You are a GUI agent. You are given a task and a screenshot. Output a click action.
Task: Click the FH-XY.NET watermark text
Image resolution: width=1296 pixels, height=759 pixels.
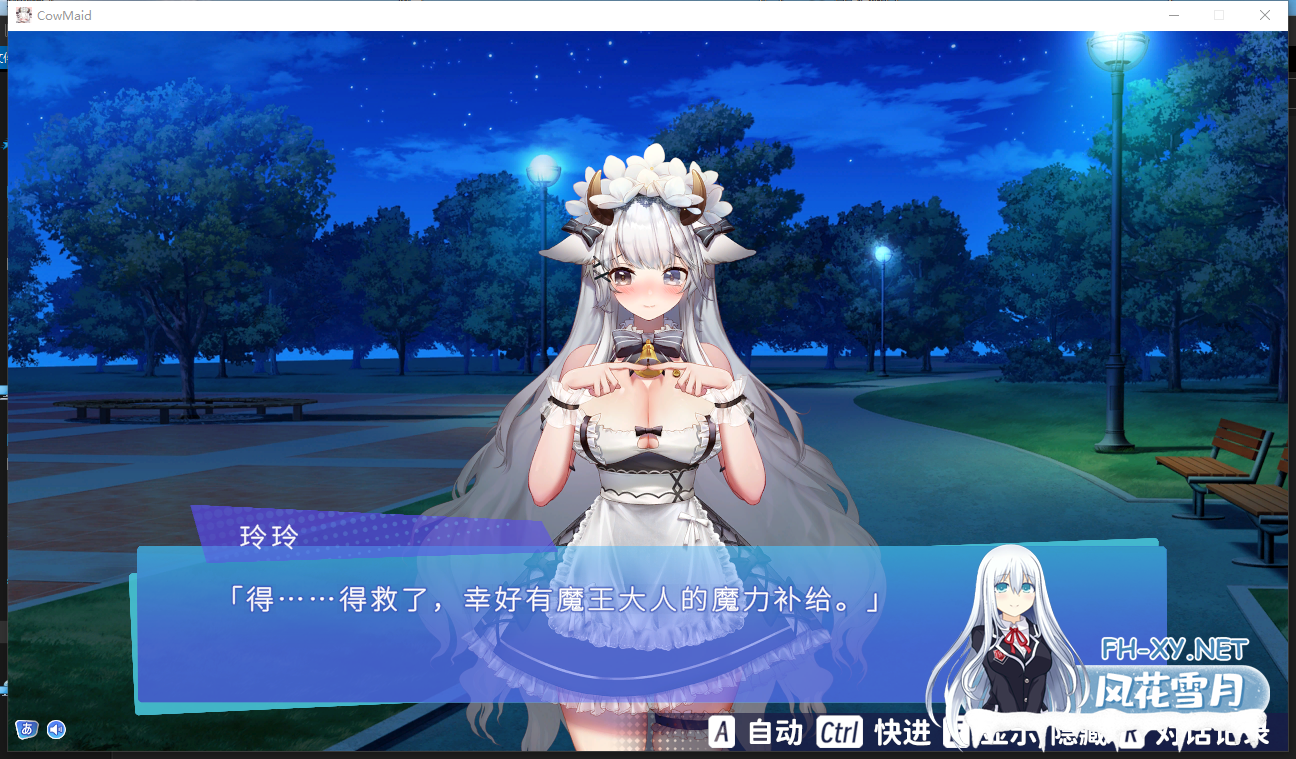[x=1176, y=648]
